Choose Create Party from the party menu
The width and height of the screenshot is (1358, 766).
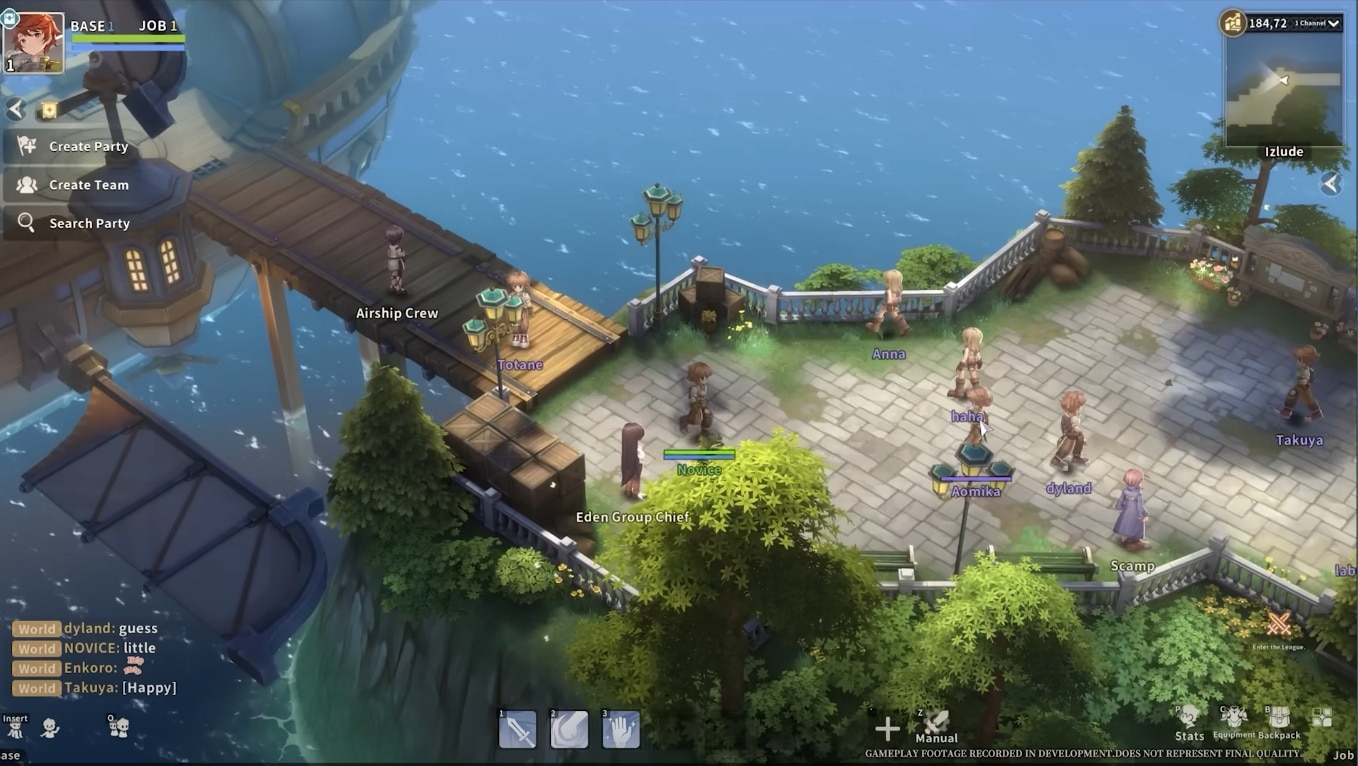[x=88, y=147]
